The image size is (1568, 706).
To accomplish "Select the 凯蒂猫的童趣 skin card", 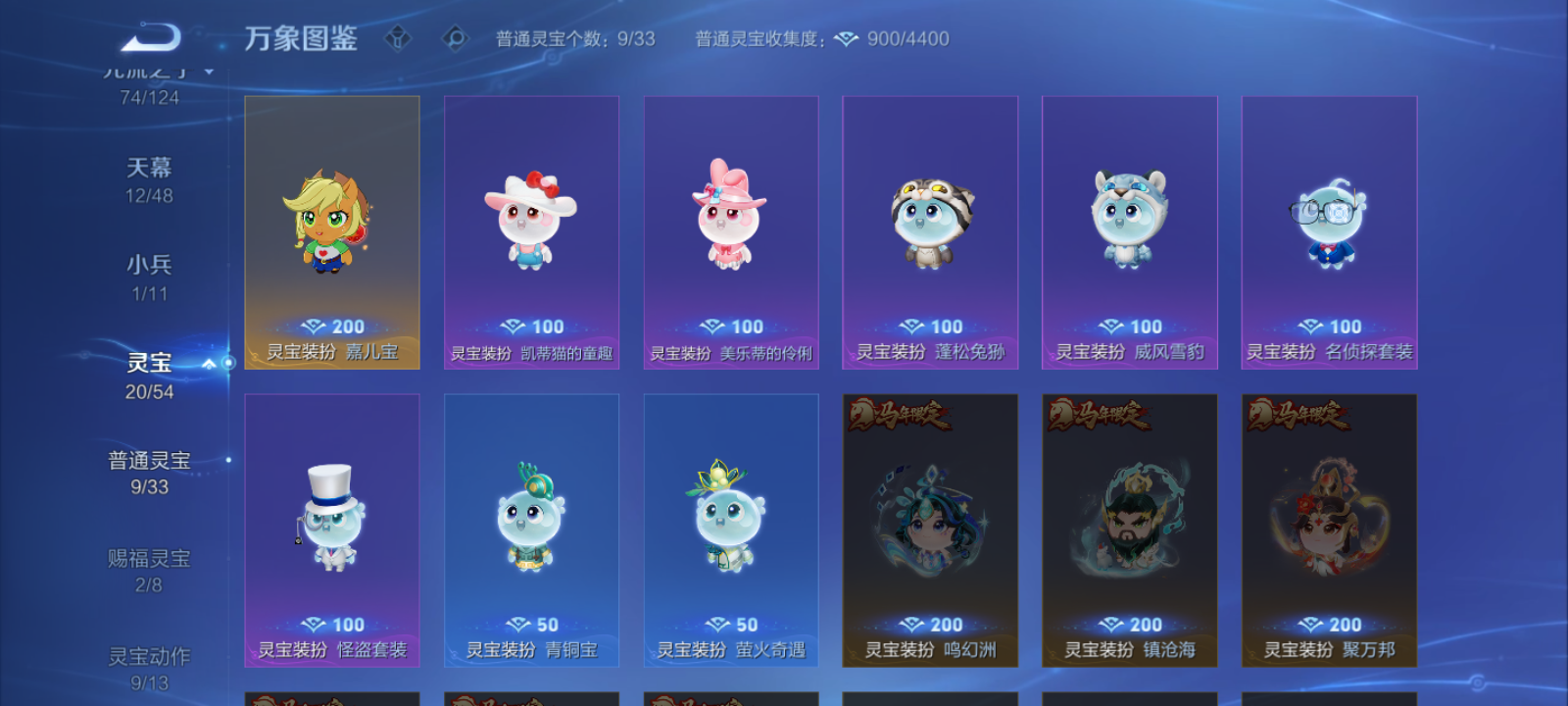I will (x=530, y=232).
